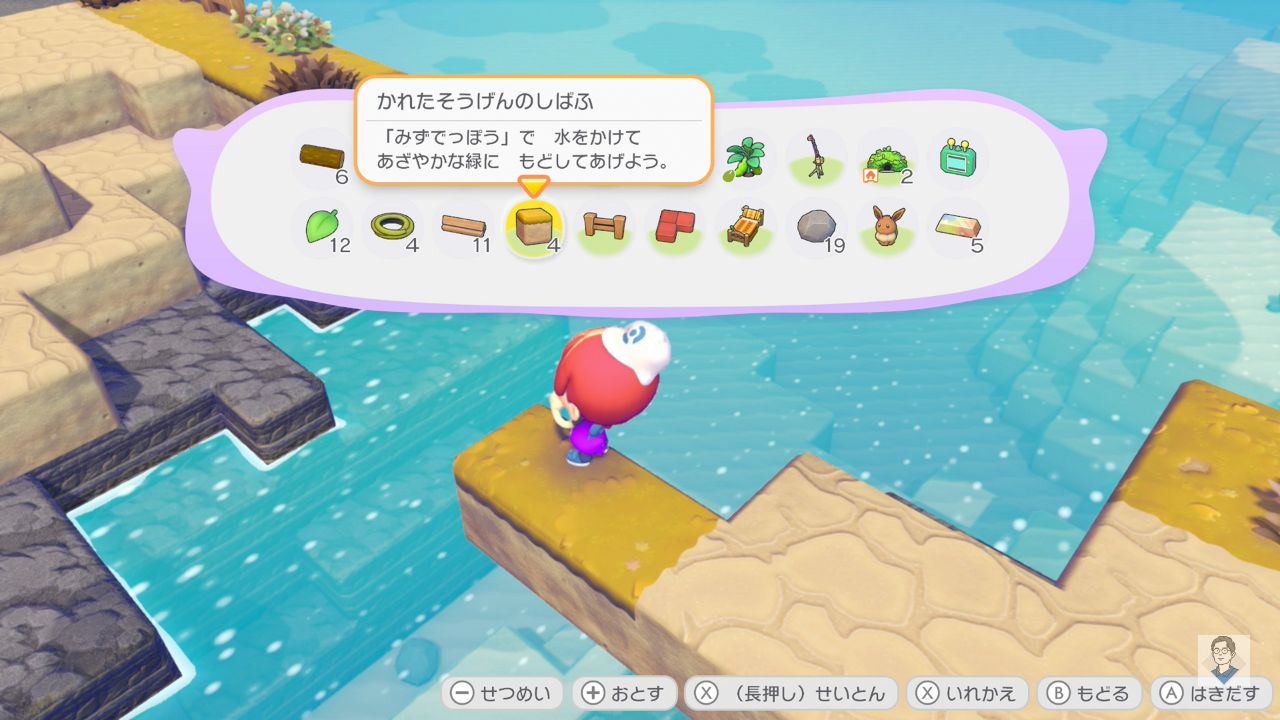
Task: Choose the rainbow ingot item
Action: pos(957,228)
